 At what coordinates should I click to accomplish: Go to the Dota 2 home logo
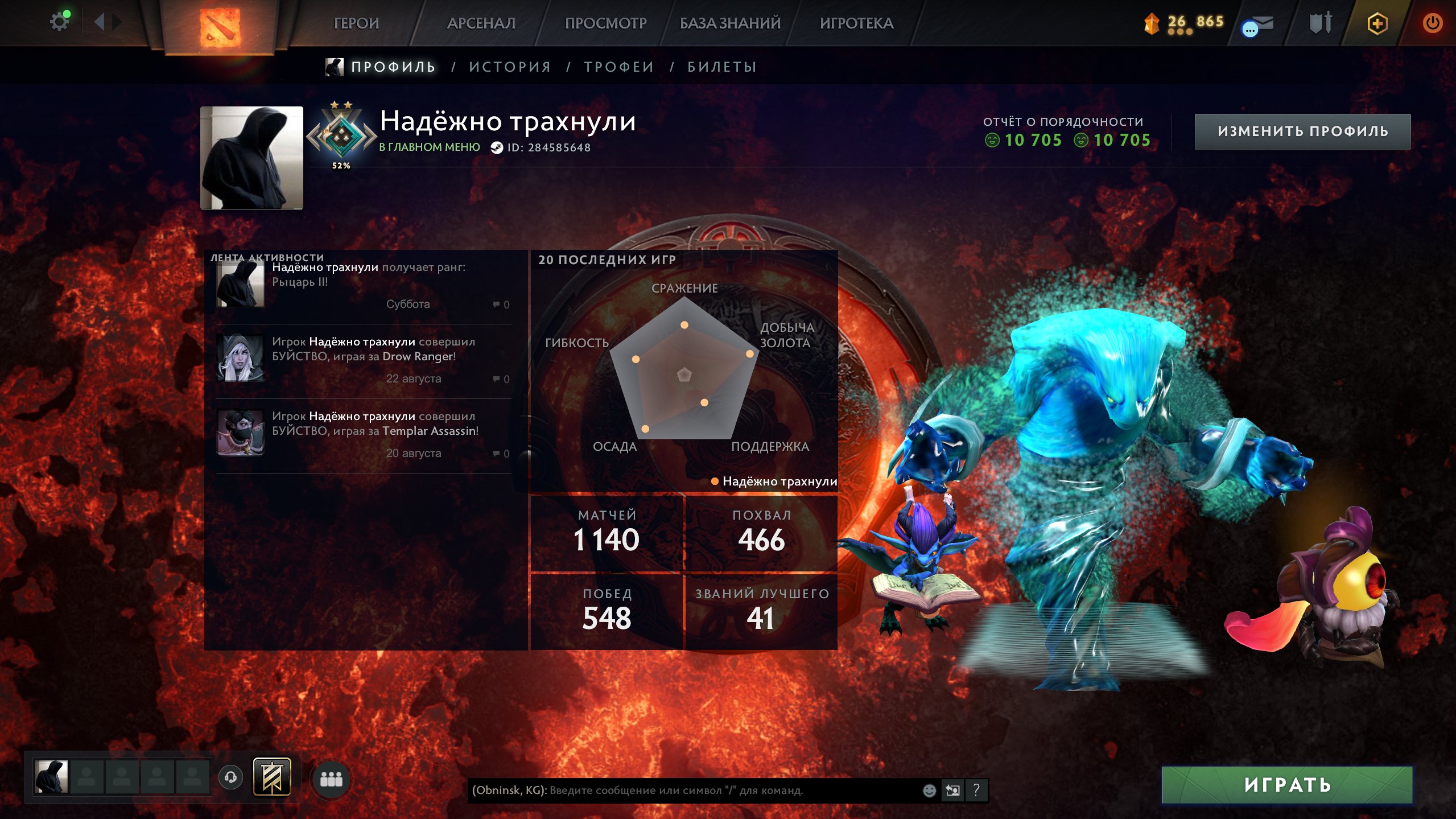tap(220, 26)
